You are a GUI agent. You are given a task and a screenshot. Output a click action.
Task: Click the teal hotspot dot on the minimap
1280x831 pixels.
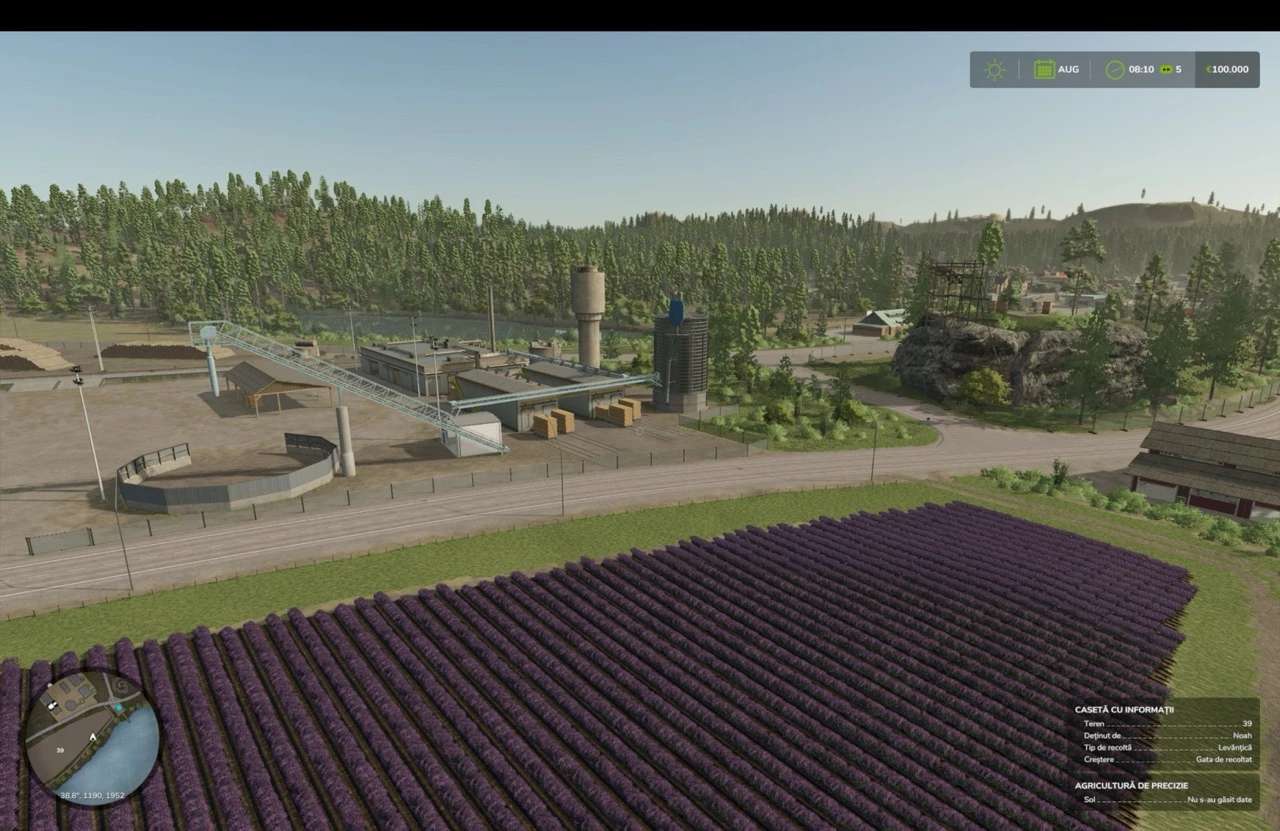click(x=119, y=707)
